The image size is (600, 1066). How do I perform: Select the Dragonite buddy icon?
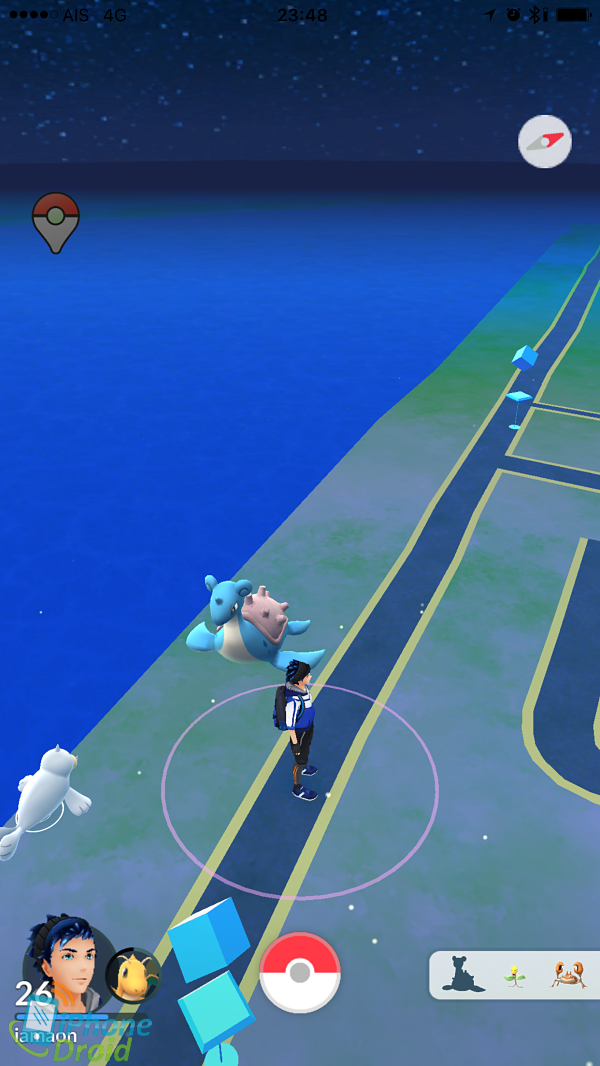tap(133, 975)
